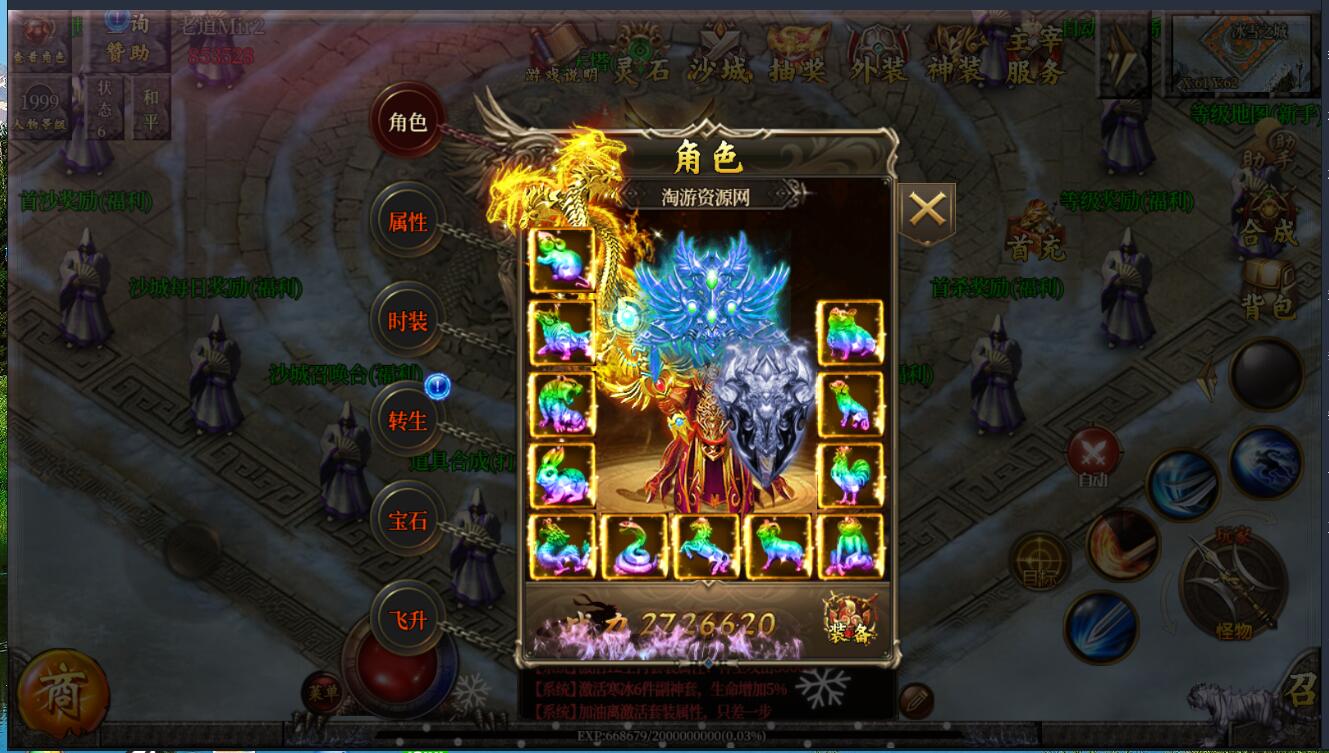
Task: Open the 背包 backpack
Action: tap(1270, 292)
